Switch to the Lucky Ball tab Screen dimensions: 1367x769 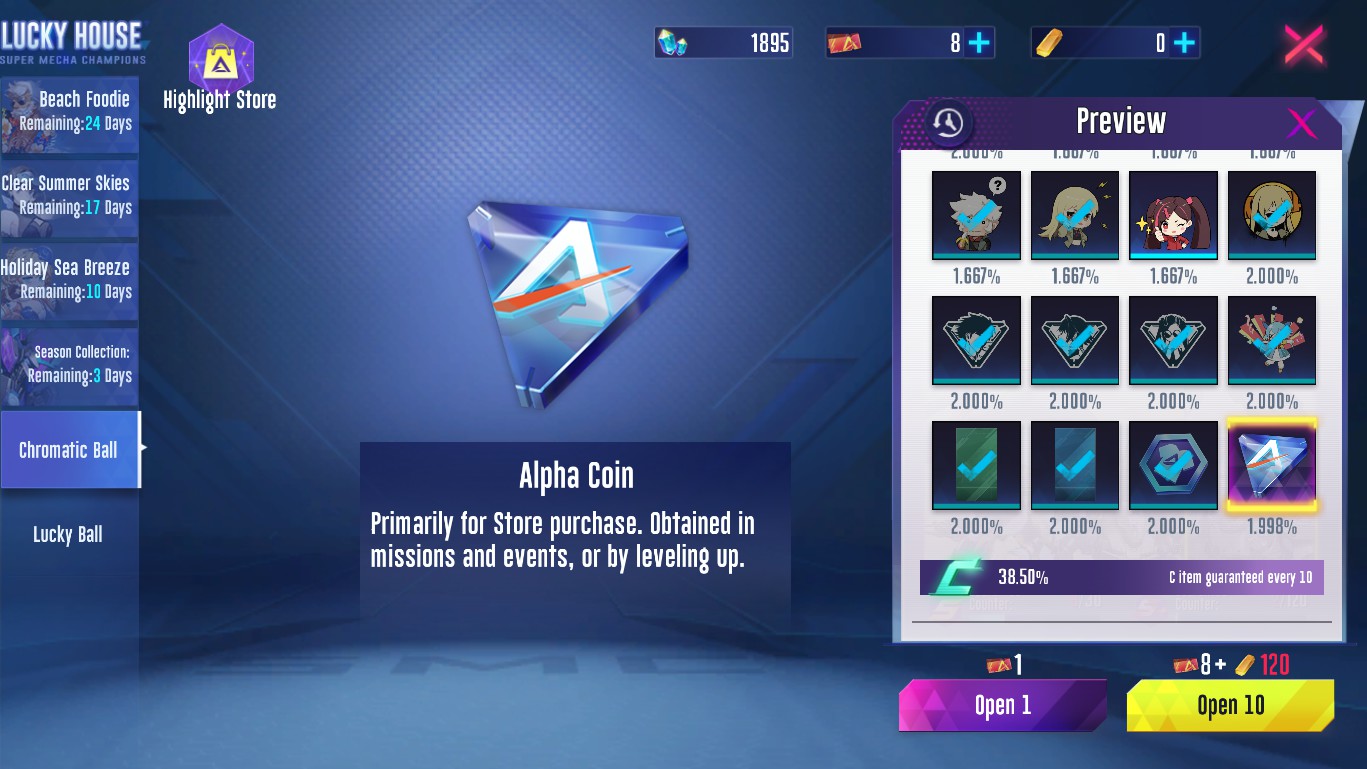pos(68,534)
